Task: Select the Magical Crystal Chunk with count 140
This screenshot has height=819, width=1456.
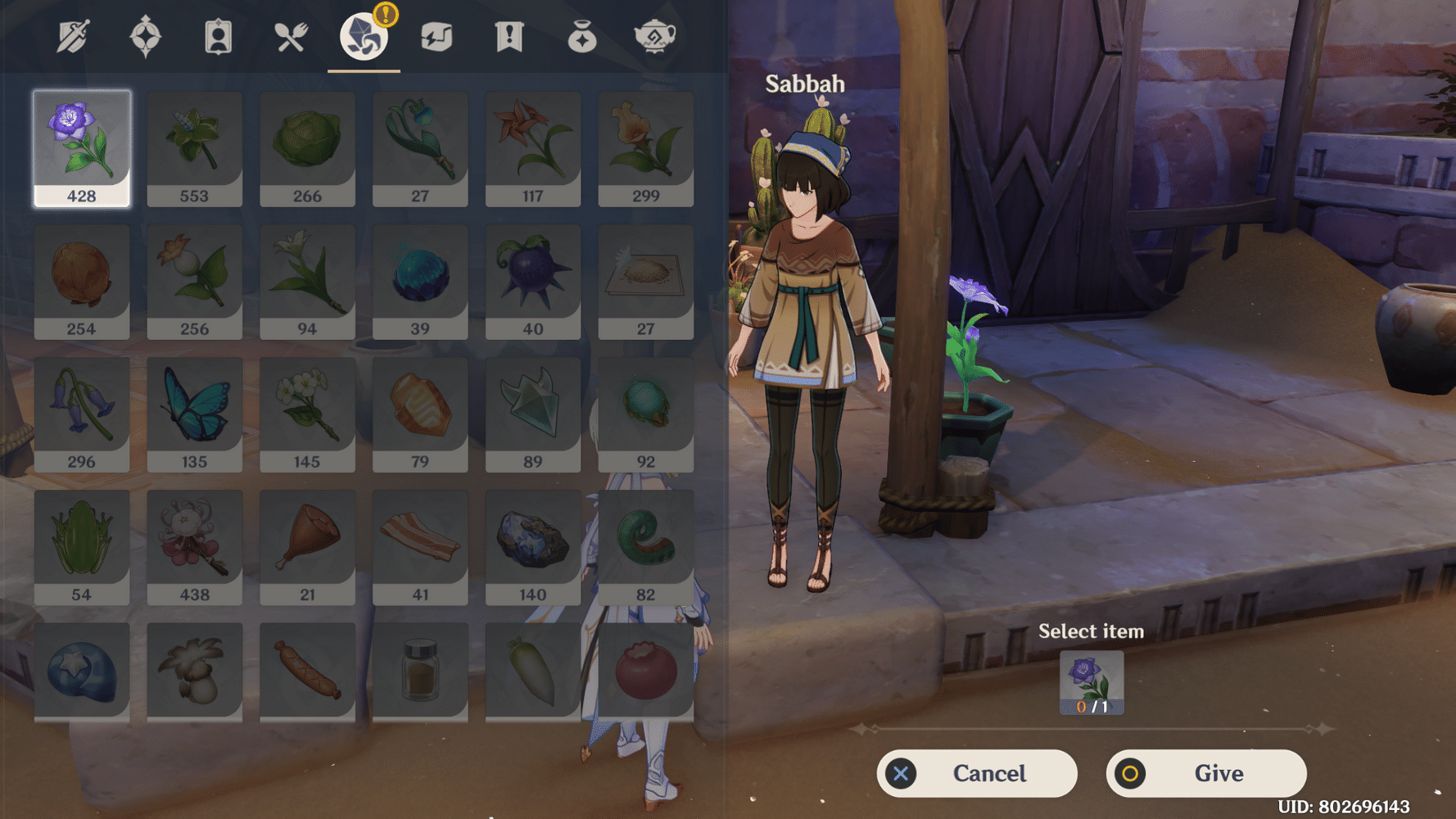Action: (x=533, y=545)
